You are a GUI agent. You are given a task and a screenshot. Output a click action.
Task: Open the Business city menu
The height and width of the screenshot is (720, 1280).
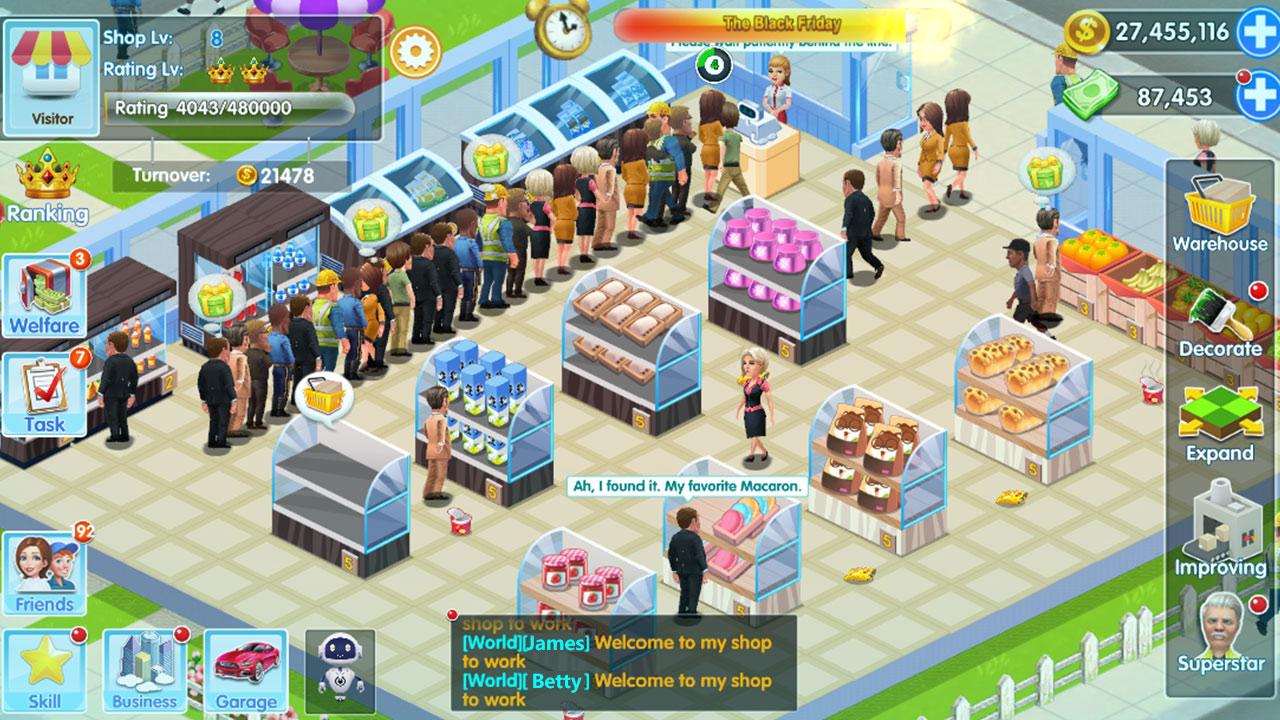point(144,670)
